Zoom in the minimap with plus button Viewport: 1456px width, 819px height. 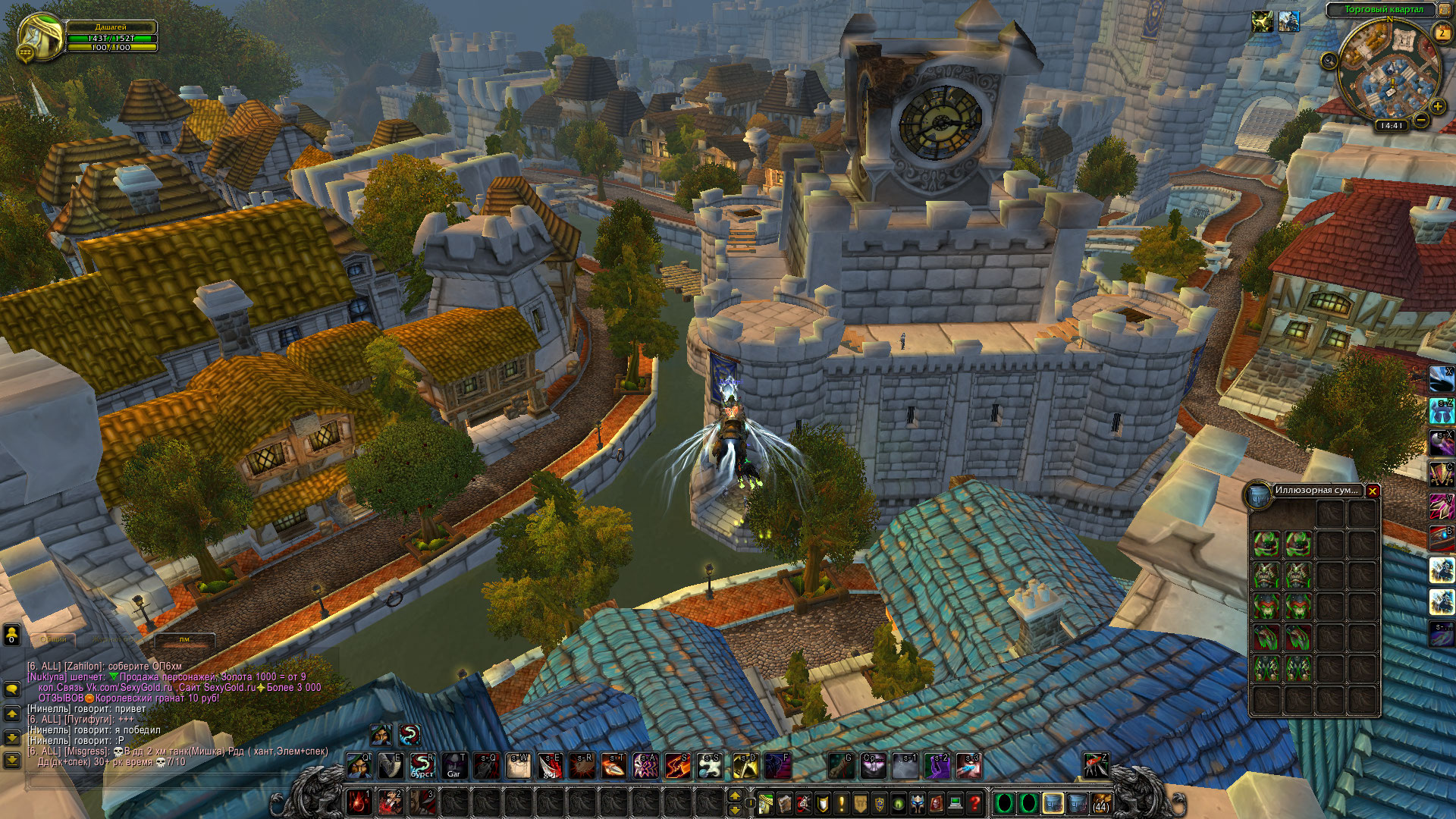[x=1437, y=106]
